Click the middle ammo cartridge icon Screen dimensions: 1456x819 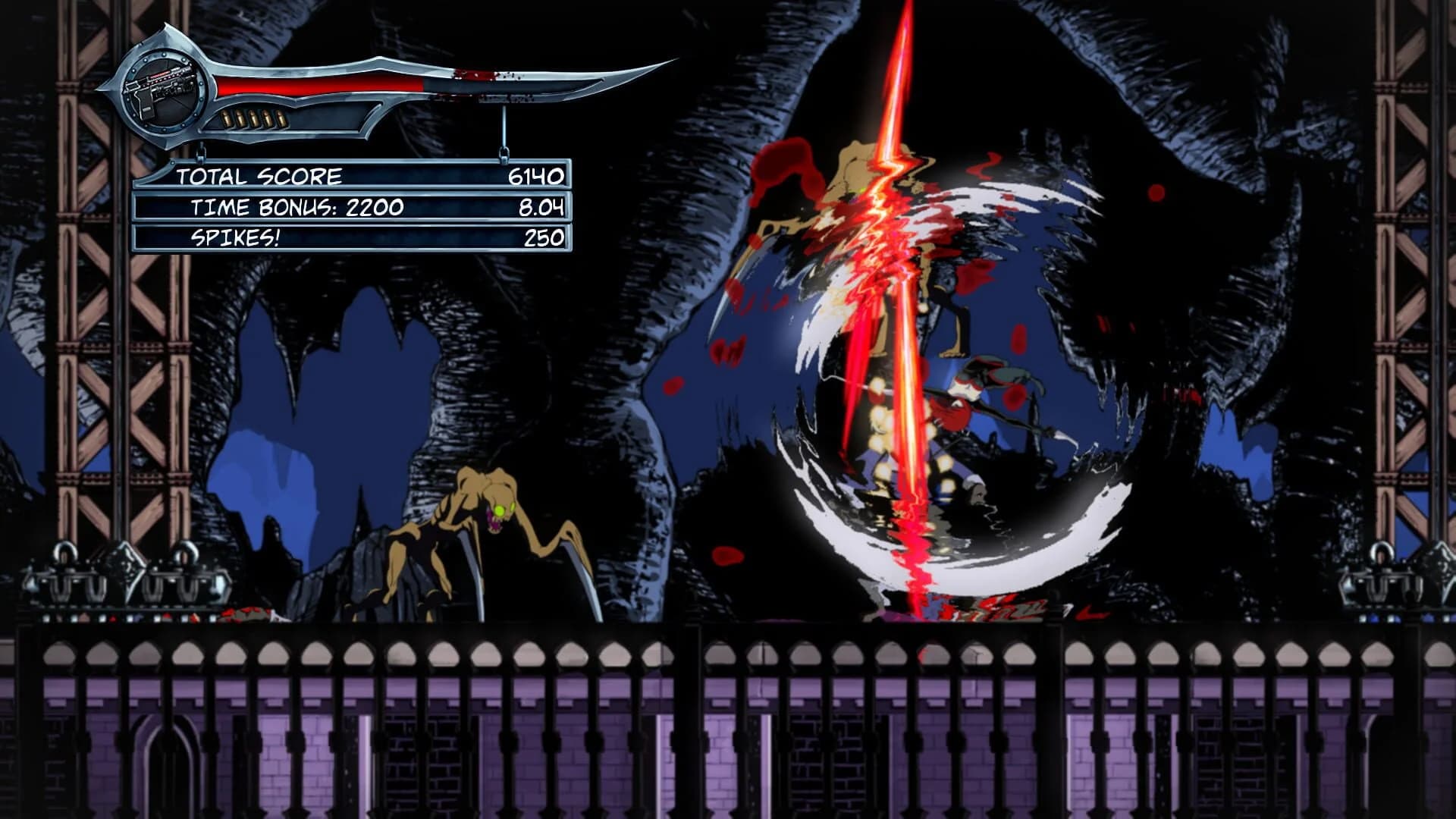click(255, 118)
